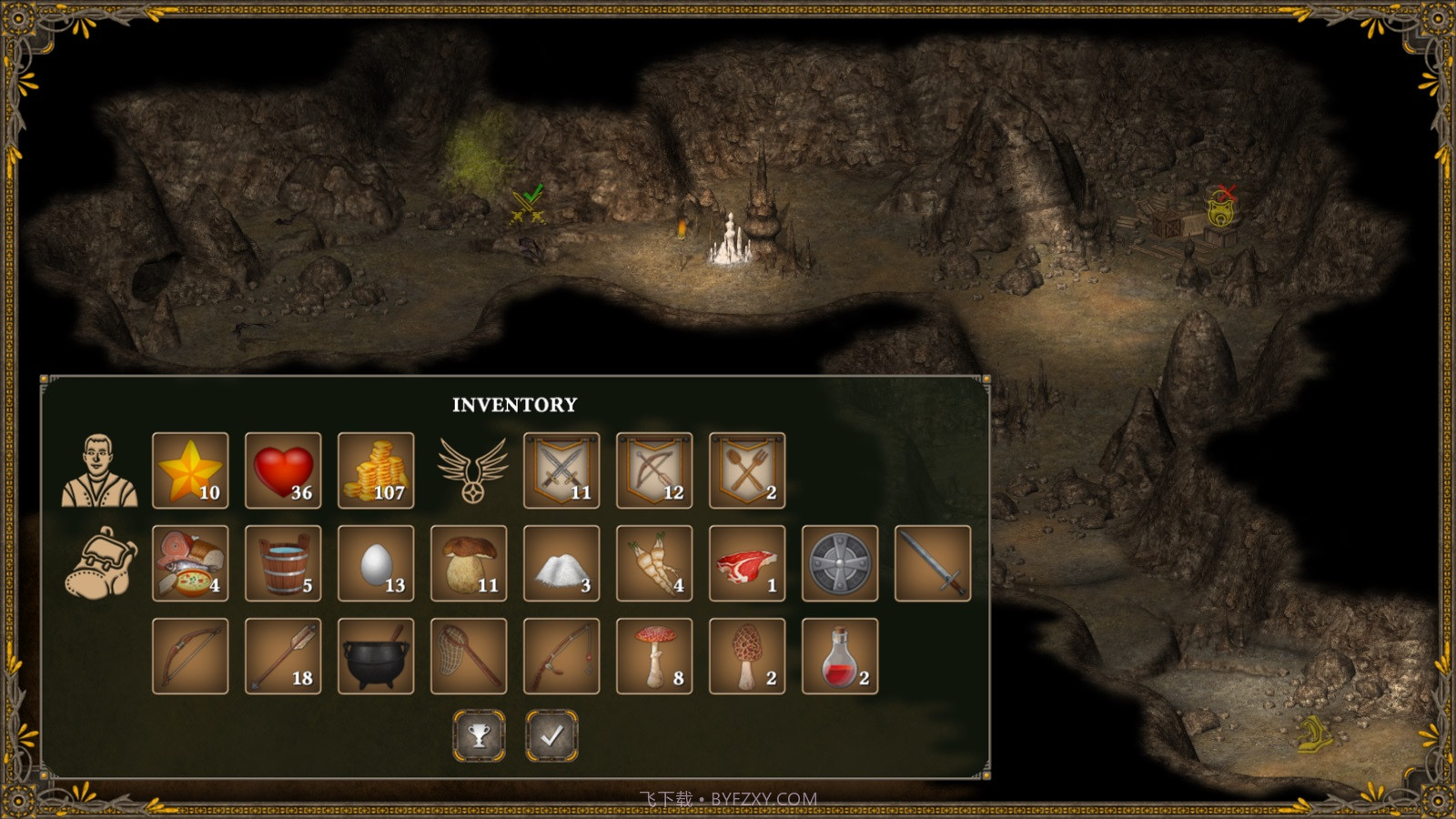Viewport: 1456px width, 819px height.
Task: Select the water bucket slot
Action: [x=283, y=563]
